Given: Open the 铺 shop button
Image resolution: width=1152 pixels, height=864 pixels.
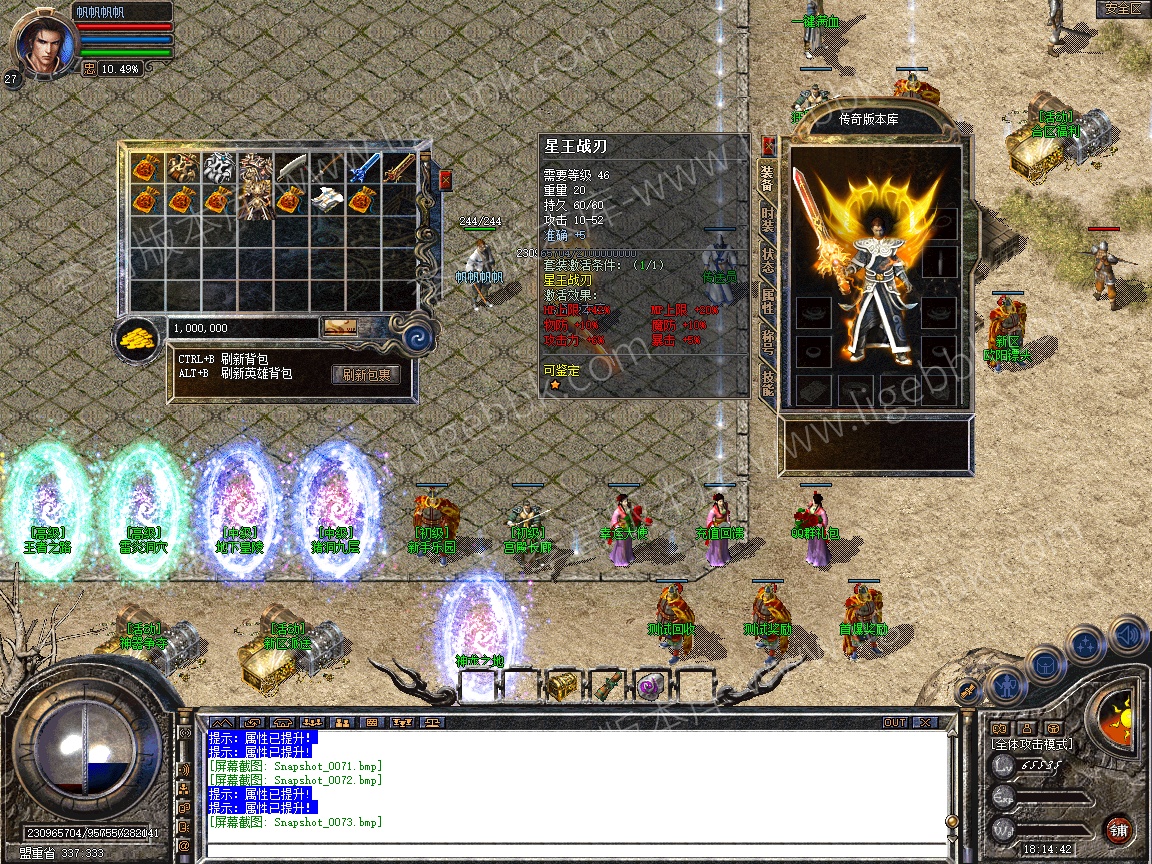Looking at the screenshot, I should 1118,830.
